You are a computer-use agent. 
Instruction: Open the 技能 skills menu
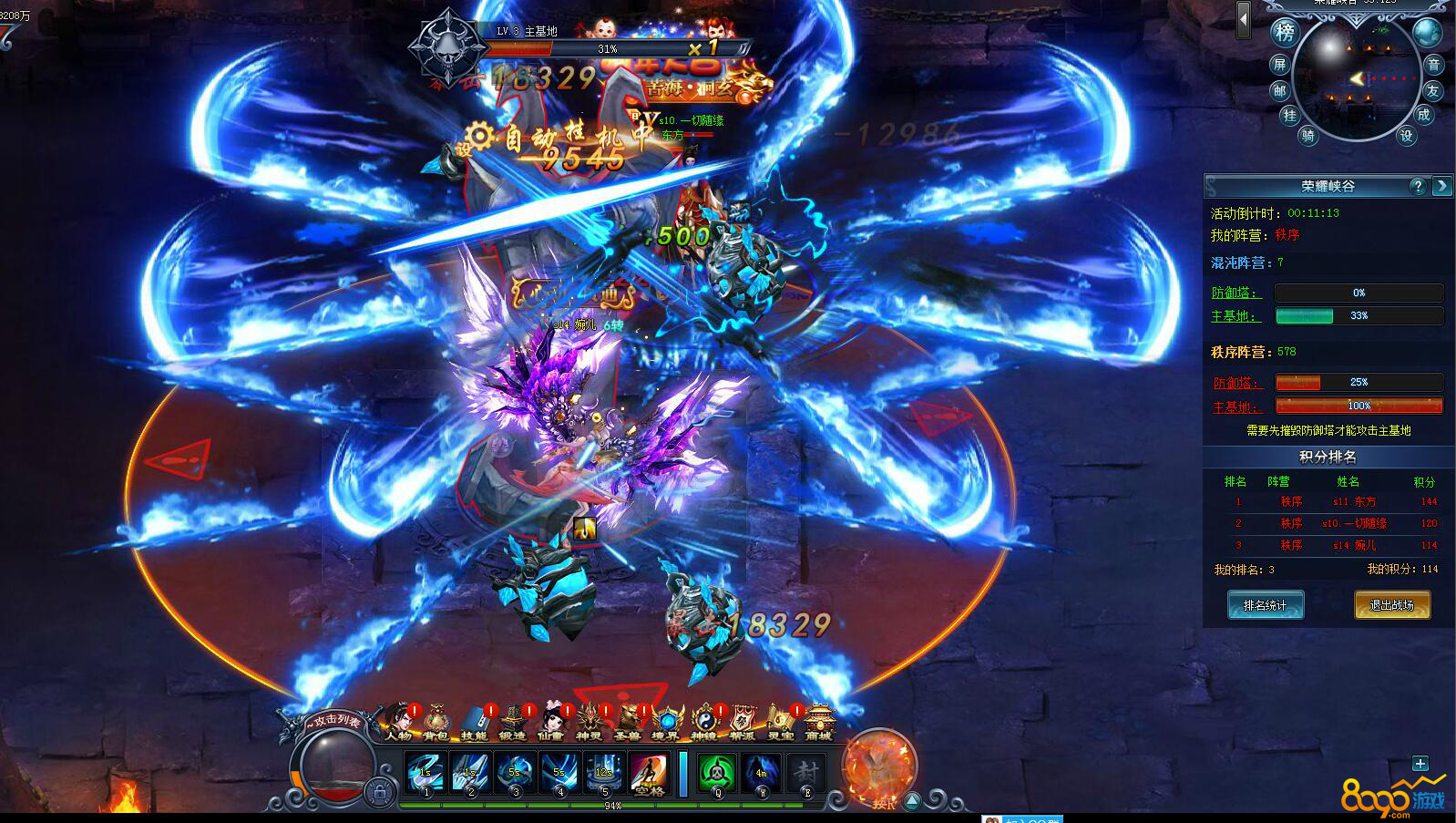(x=474, y=723)
